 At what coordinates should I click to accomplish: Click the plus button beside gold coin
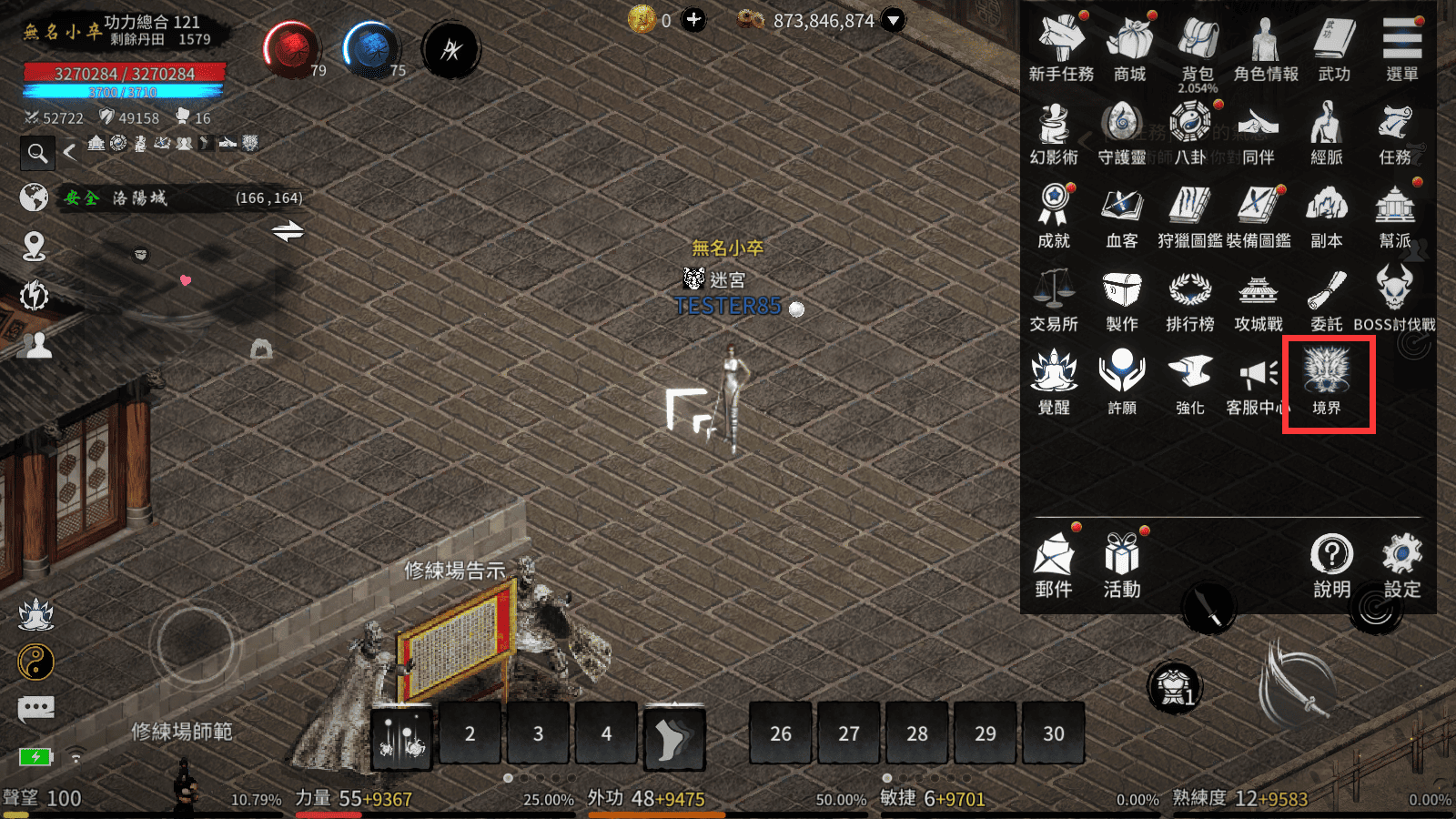(x=694, y=20)
